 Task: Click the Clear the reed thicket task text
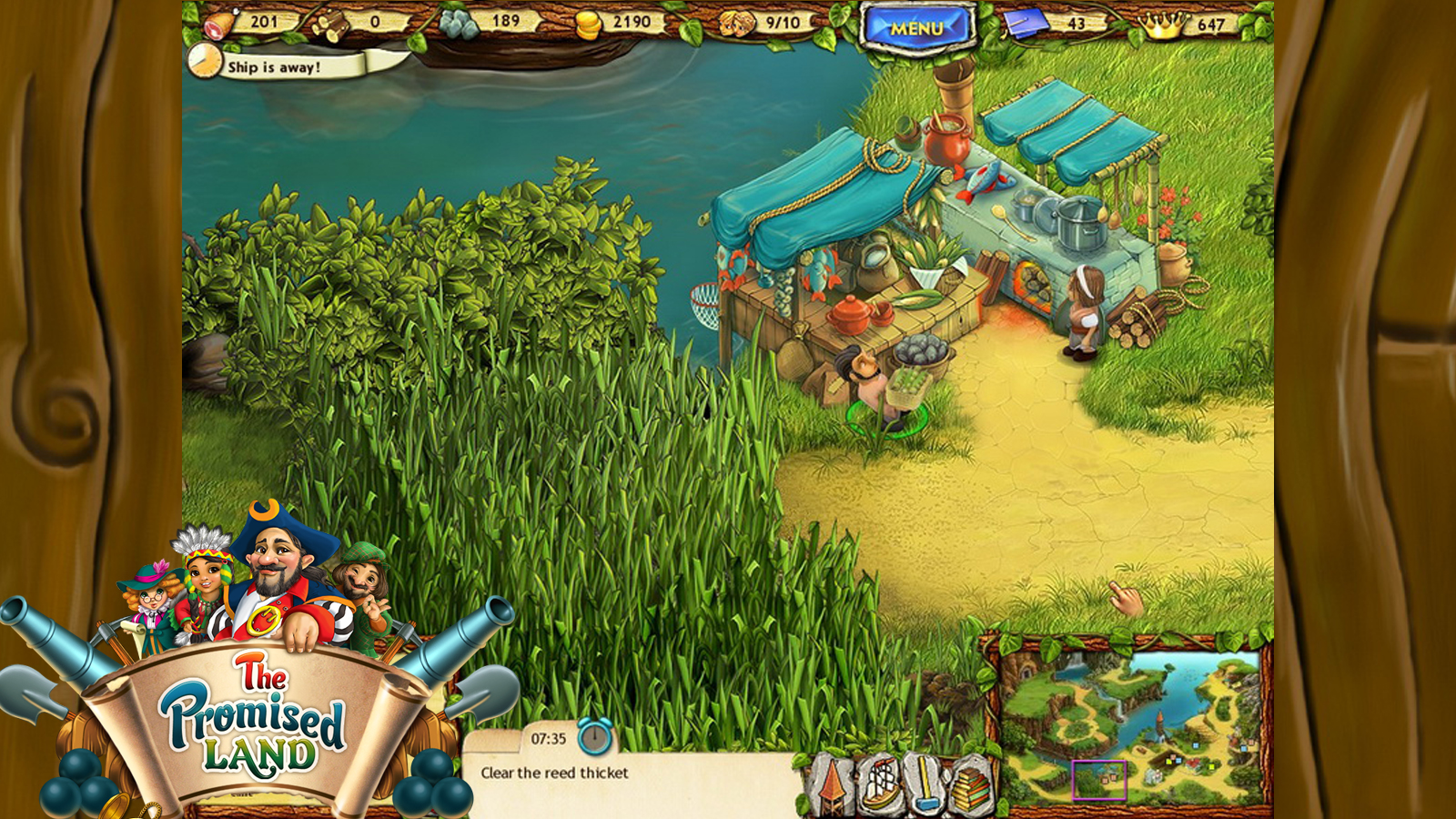(x=552, y=771)
